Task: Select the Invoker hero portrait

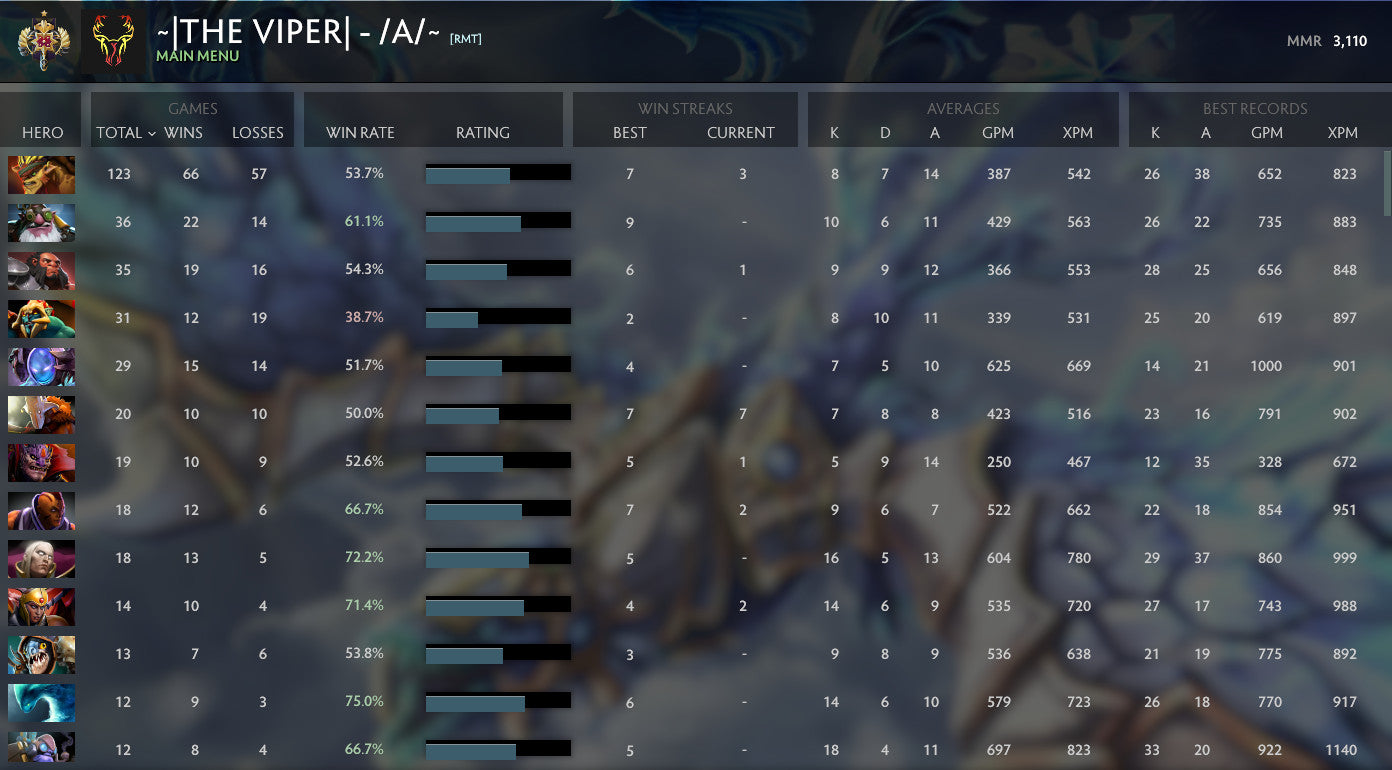Action: pos(41,557)
